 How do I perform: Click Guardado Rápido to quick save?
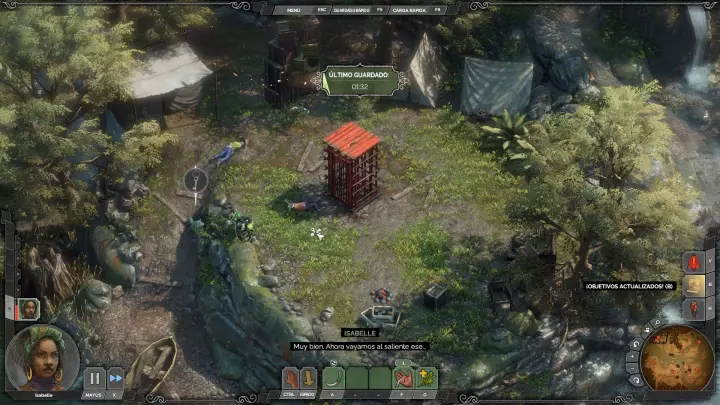click(x=346, y=9)
